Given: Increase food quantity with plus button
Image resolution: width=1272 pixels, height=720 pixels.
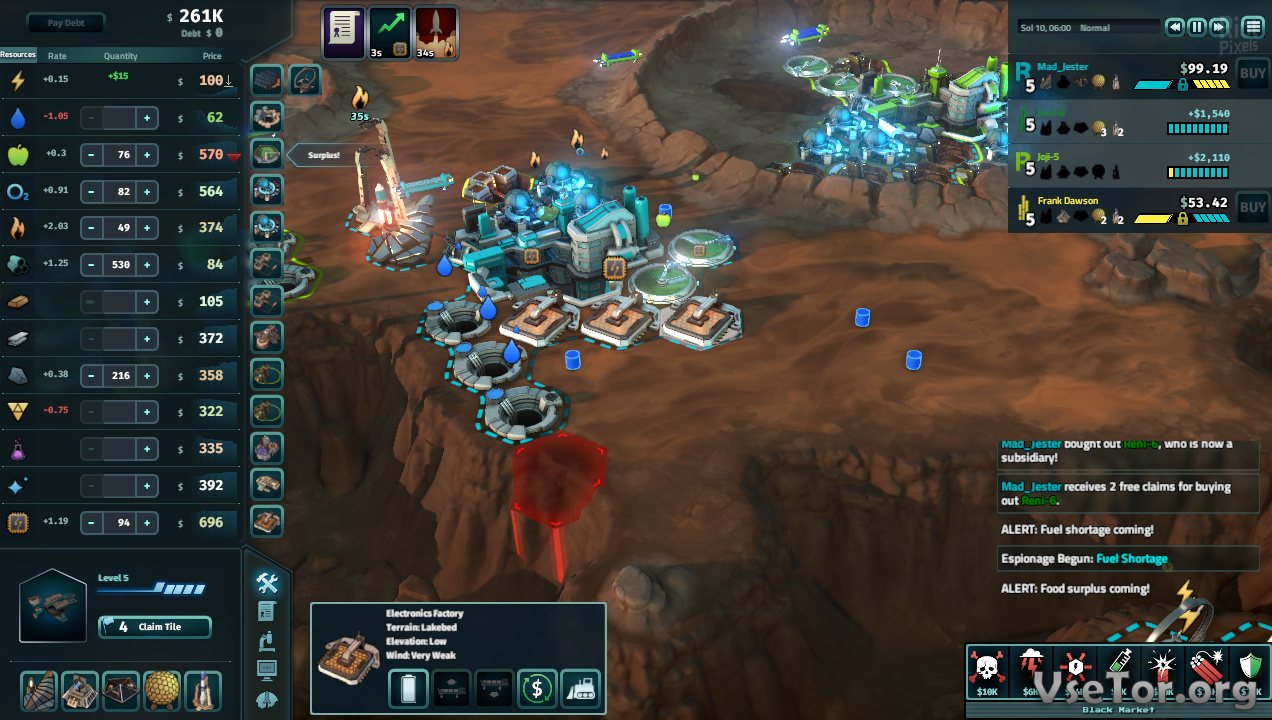Looking at the screenshot, I should coord(147,155).
